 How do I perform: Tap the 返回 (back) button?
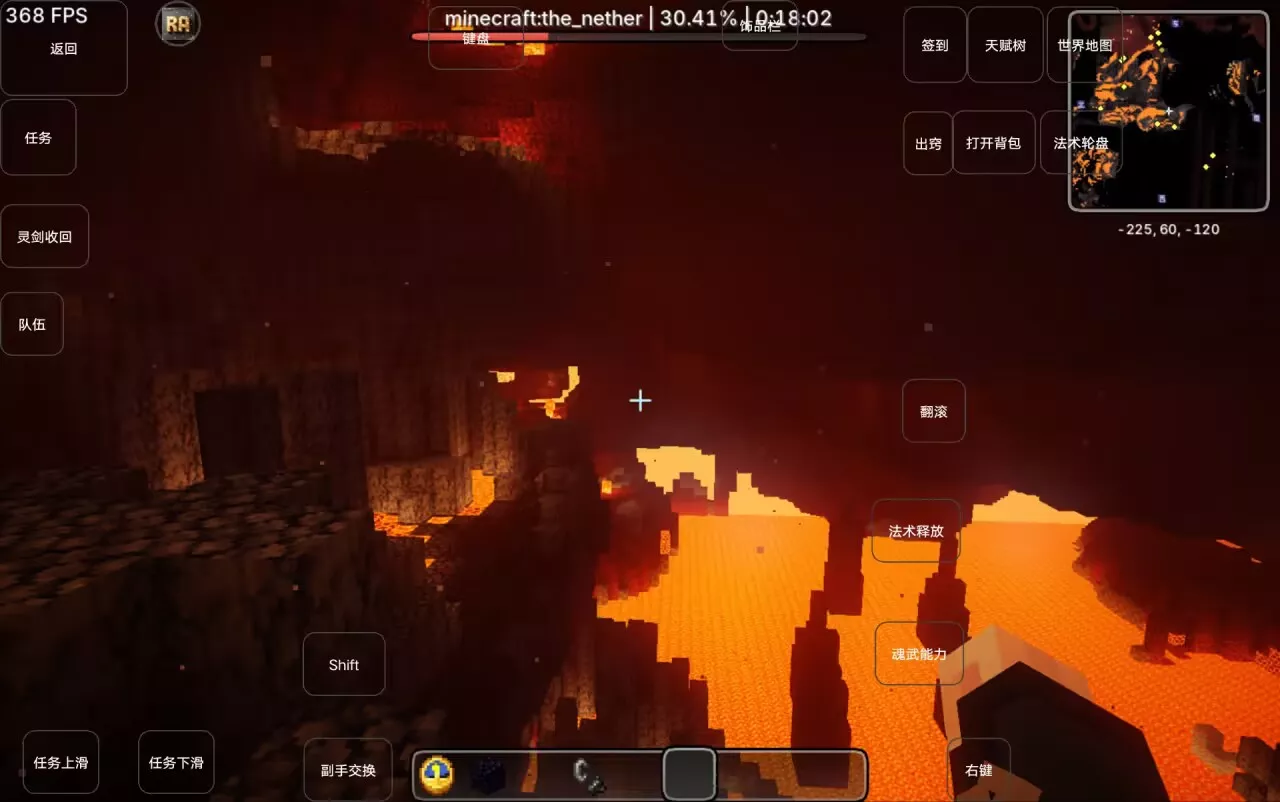click(63, 48)
